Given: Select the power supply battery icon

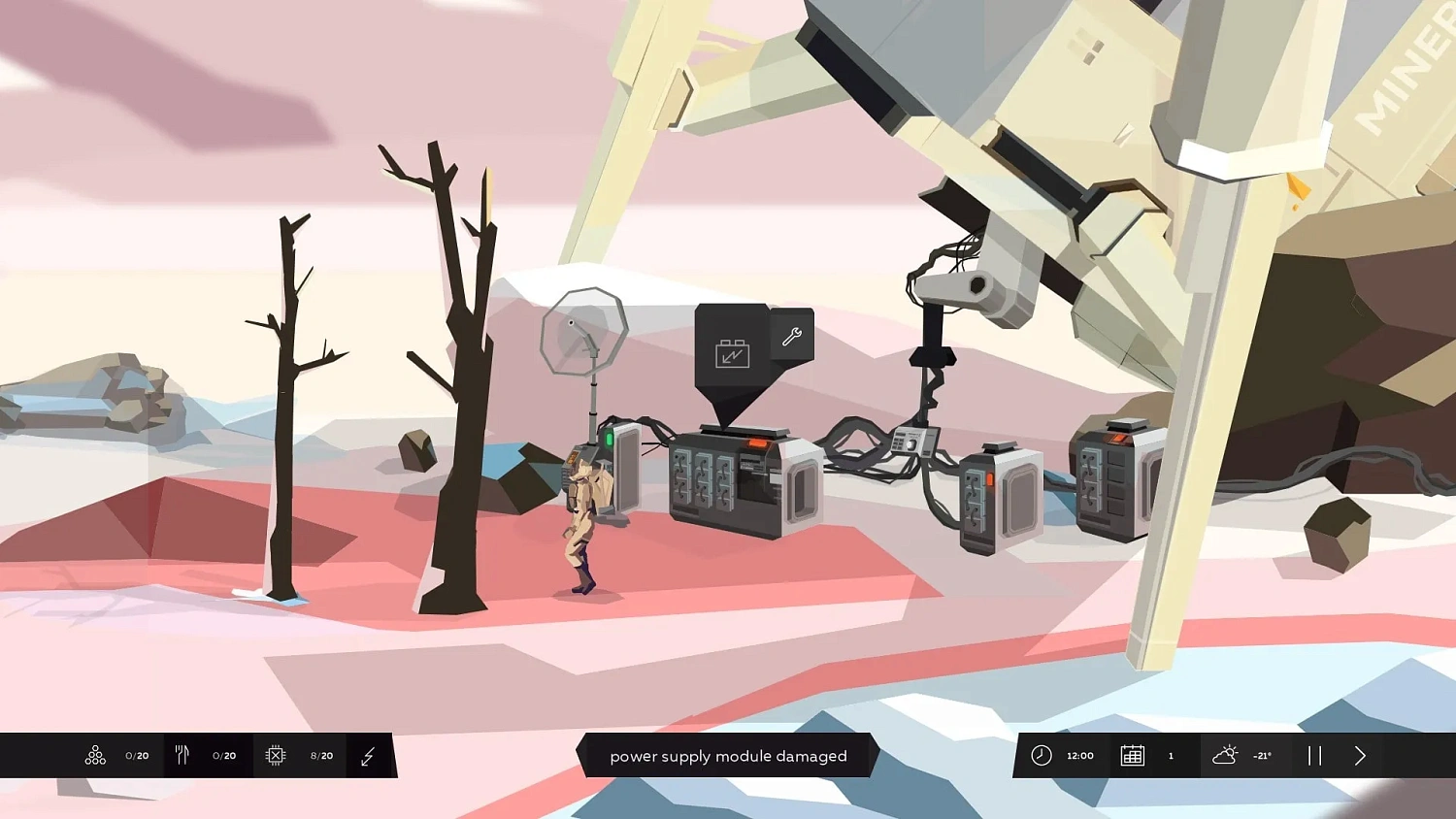Looking at the screenshot, I should coord(732,353).
